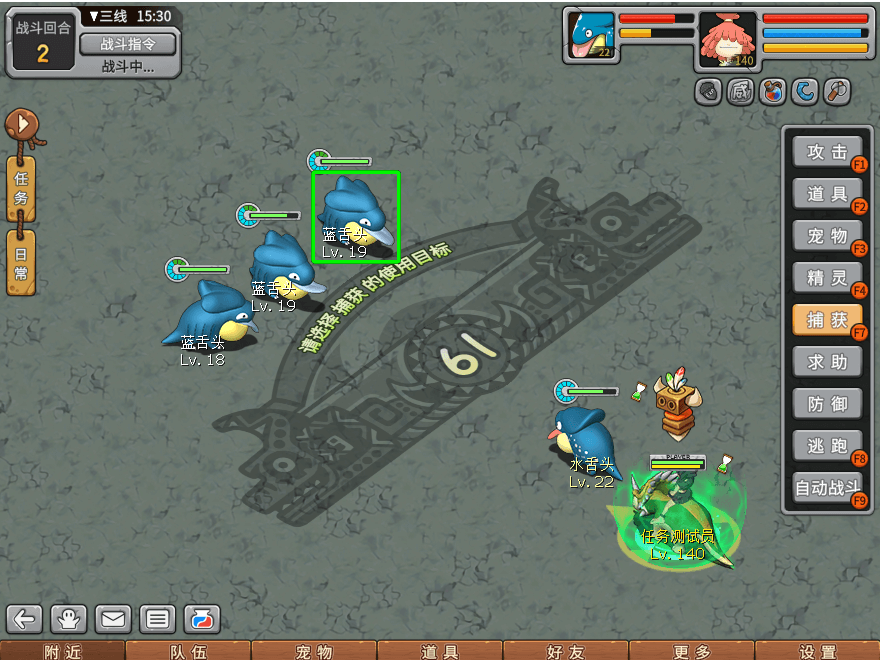This screenshot has width=880, height=660.
Task: Click the magnifying glass icon
Action: (x=836, y=92)
